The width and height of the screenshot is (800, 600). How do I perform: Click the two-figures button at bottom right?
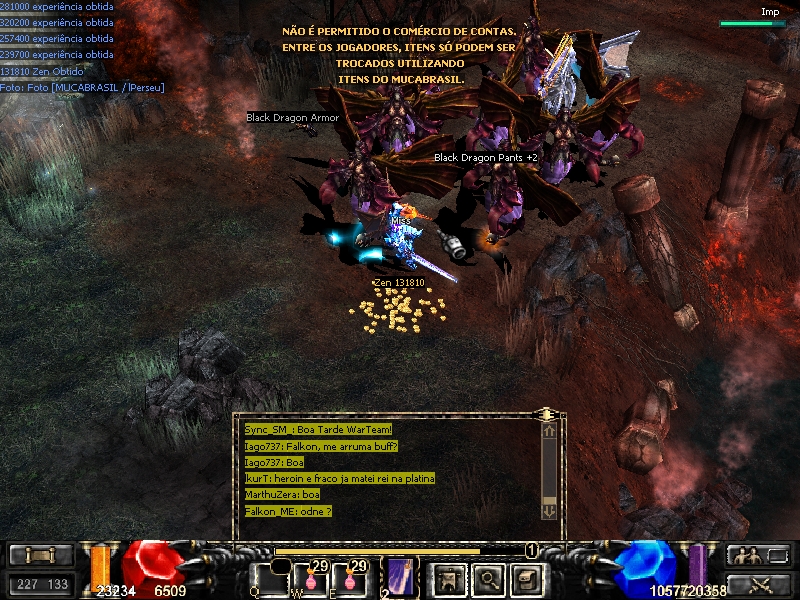tap(758, 556)
